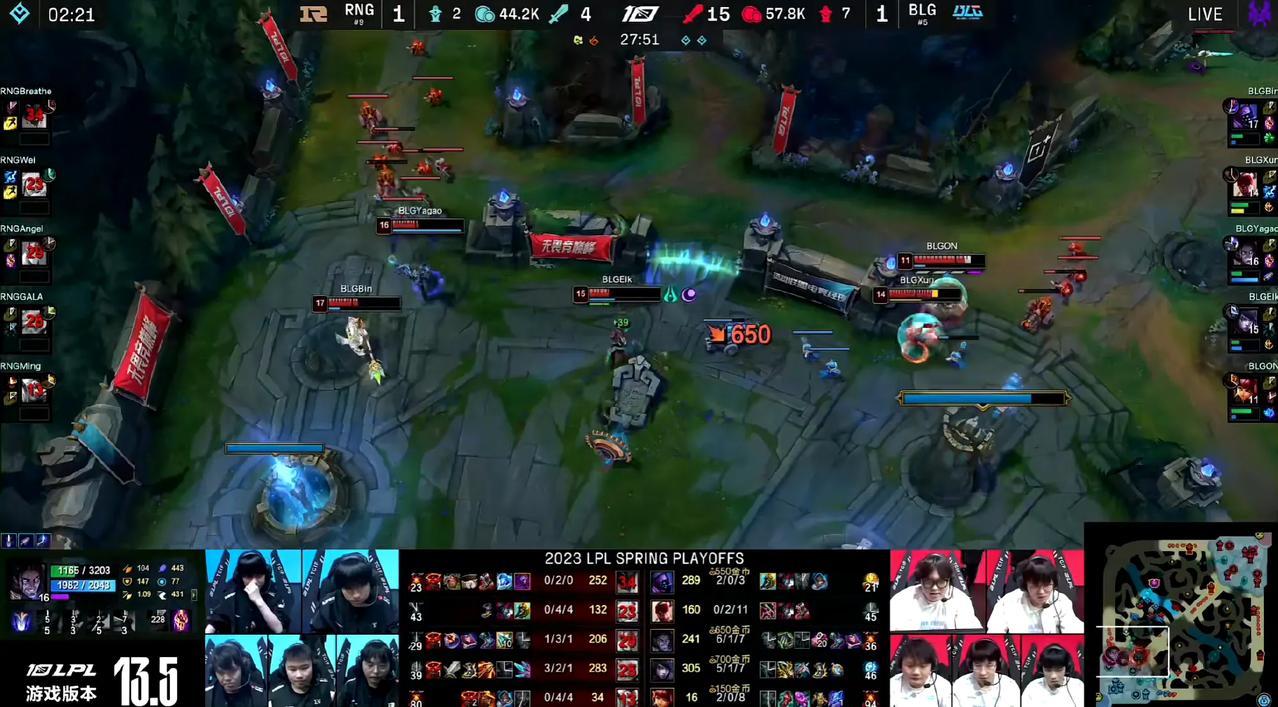Select BLGElk's champion portrait
Screen dimensions: 1278x707
tap(1247, 323)
